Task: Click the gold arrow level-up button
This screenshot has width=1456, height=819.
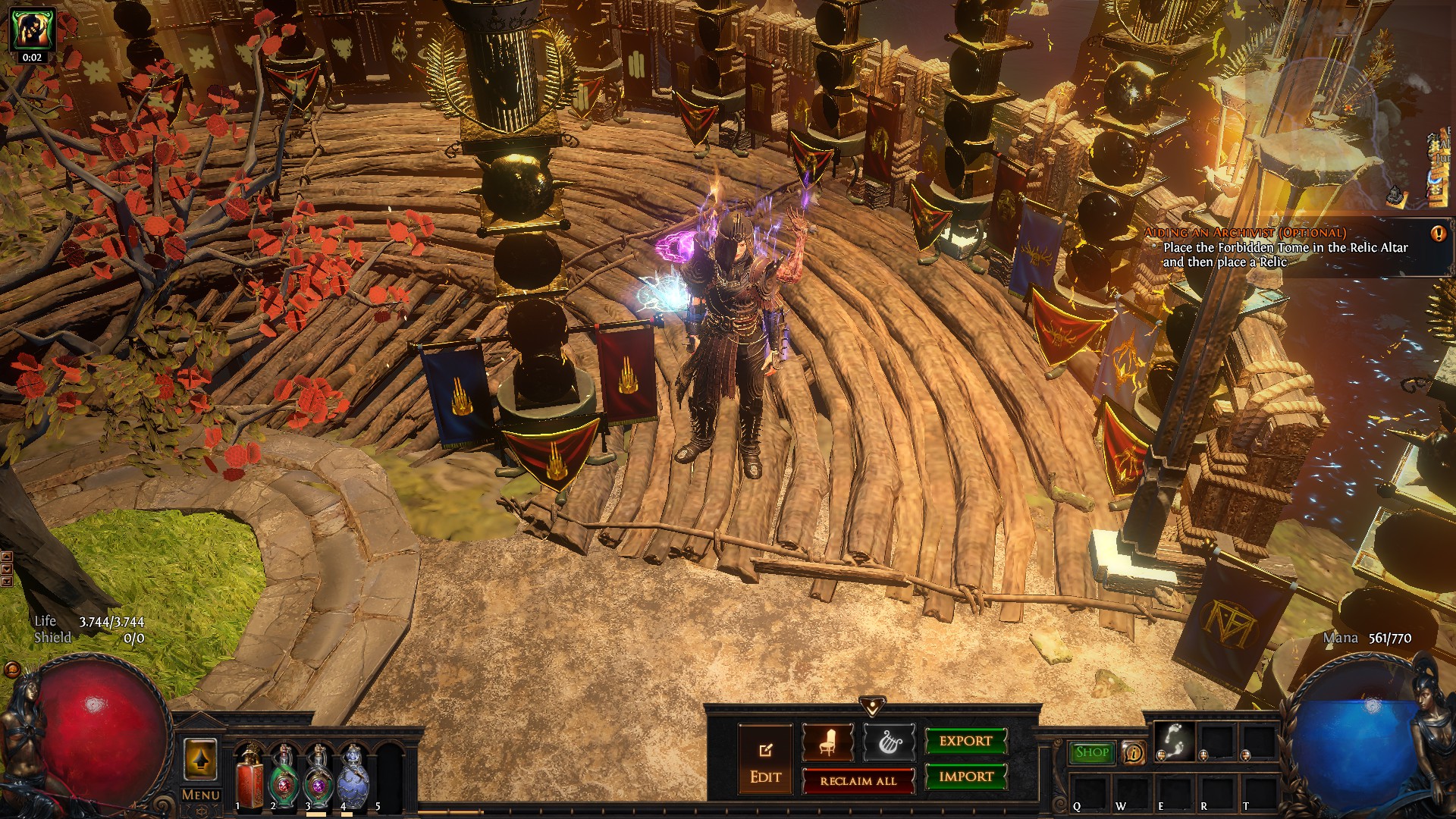Action: pos(200,759)
